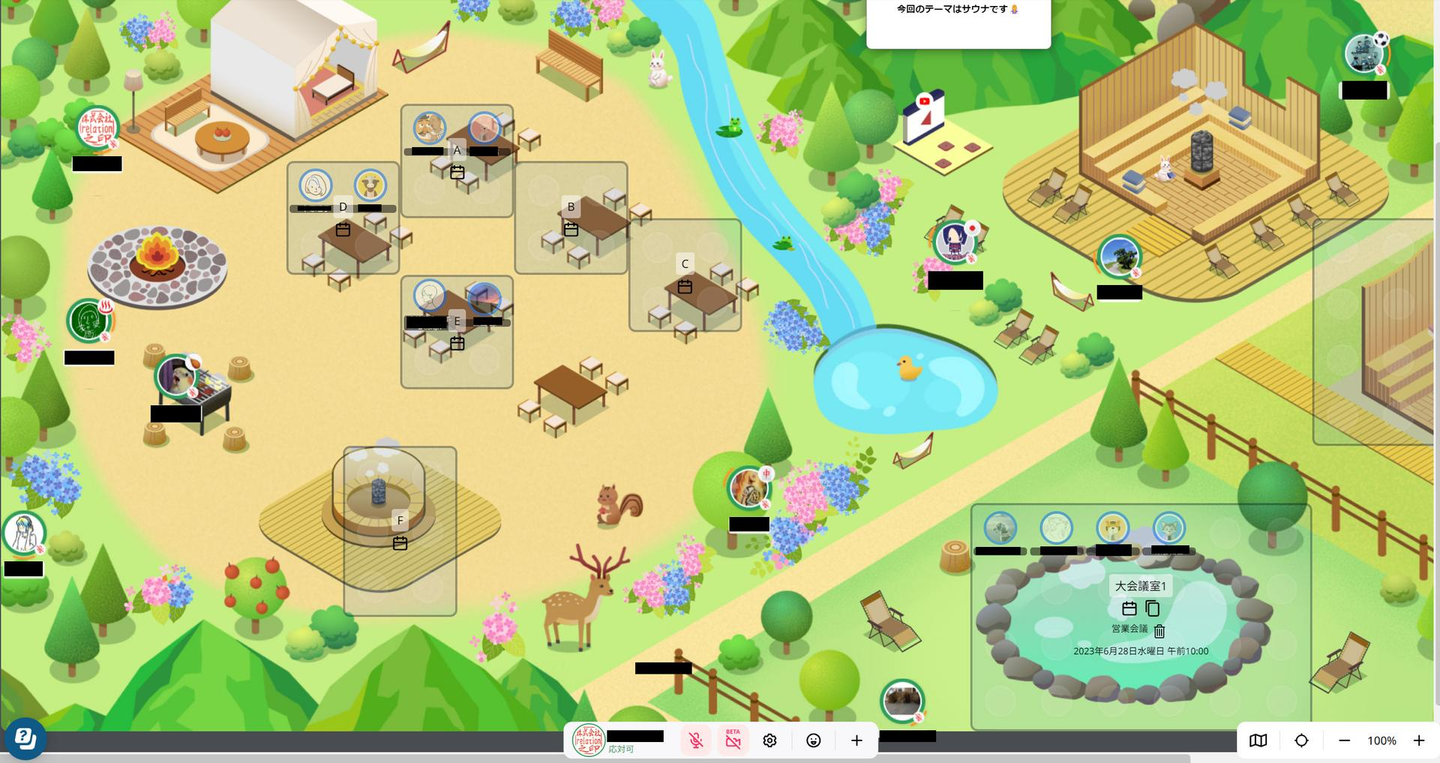Toggle the muted microphone button
This screenshot has width=1440, height=763.
coord(696,741)
